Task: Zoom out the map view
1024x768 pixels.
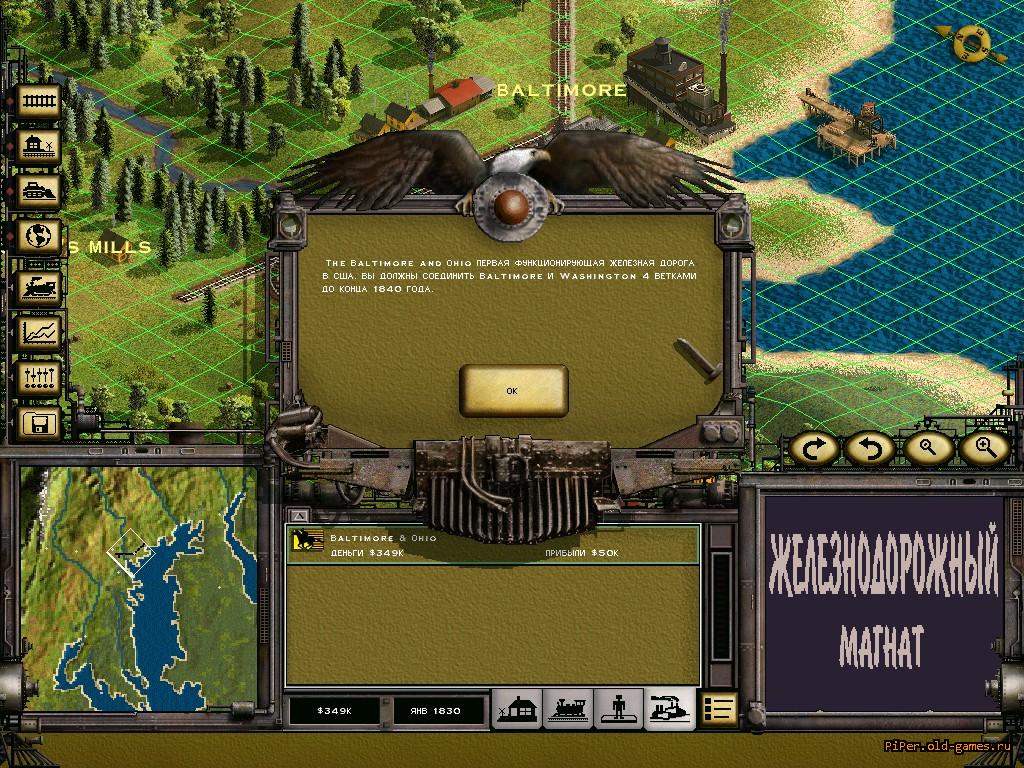Action: (929, 448)
